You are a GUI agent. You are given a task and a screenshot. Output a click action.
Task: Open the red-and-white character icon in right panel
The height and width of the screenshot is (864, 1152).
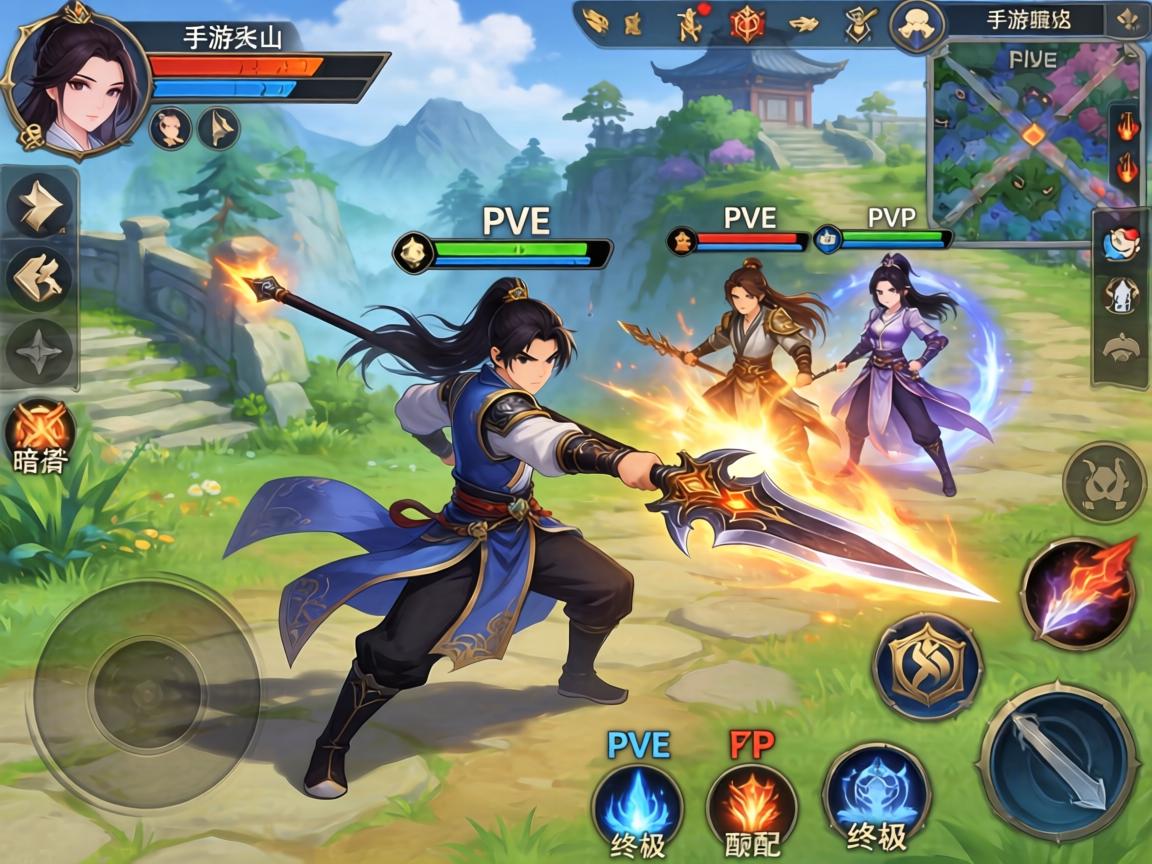(x=1119, y=243)
